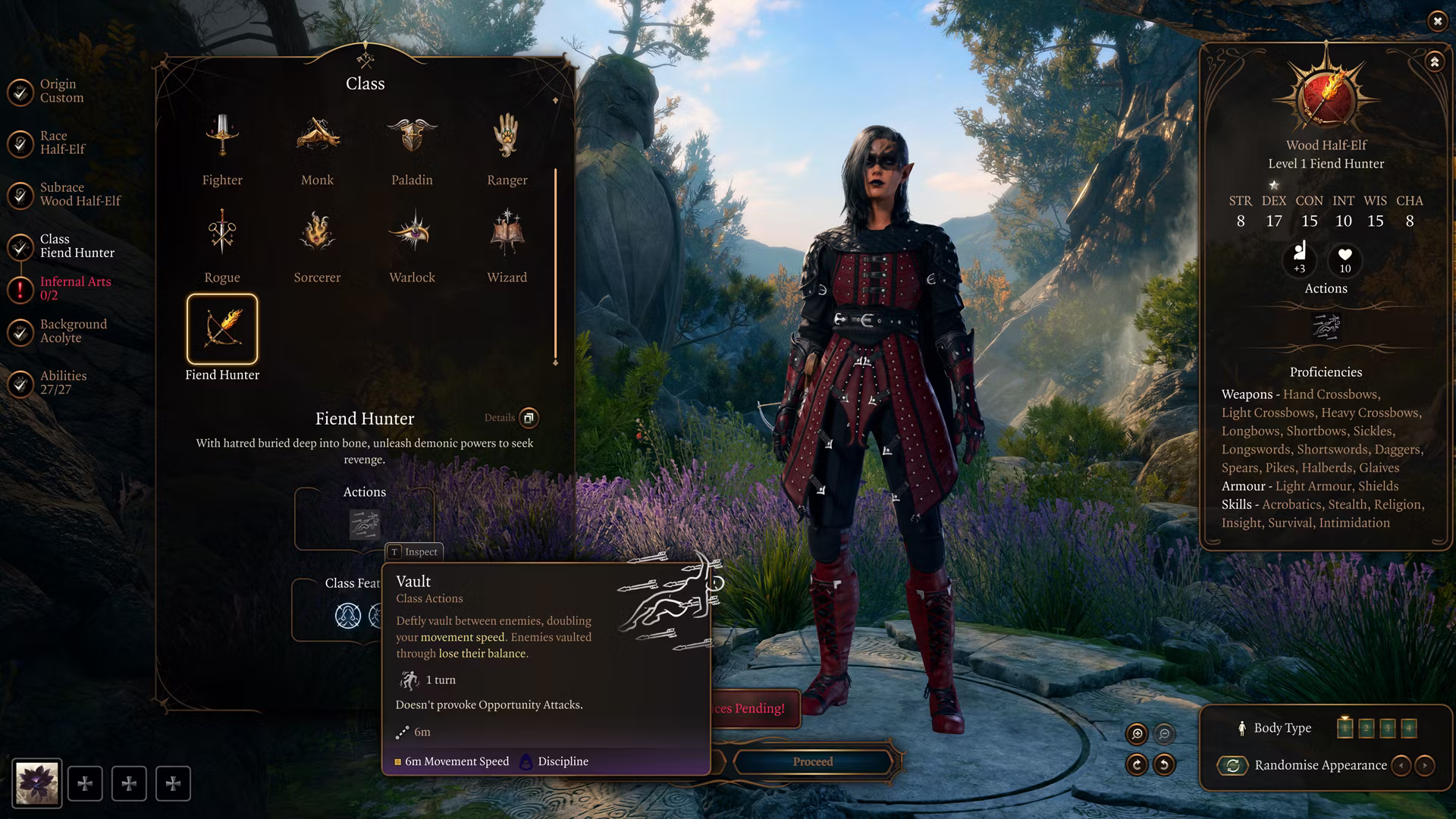Choose the Monk class

[317, 149]
